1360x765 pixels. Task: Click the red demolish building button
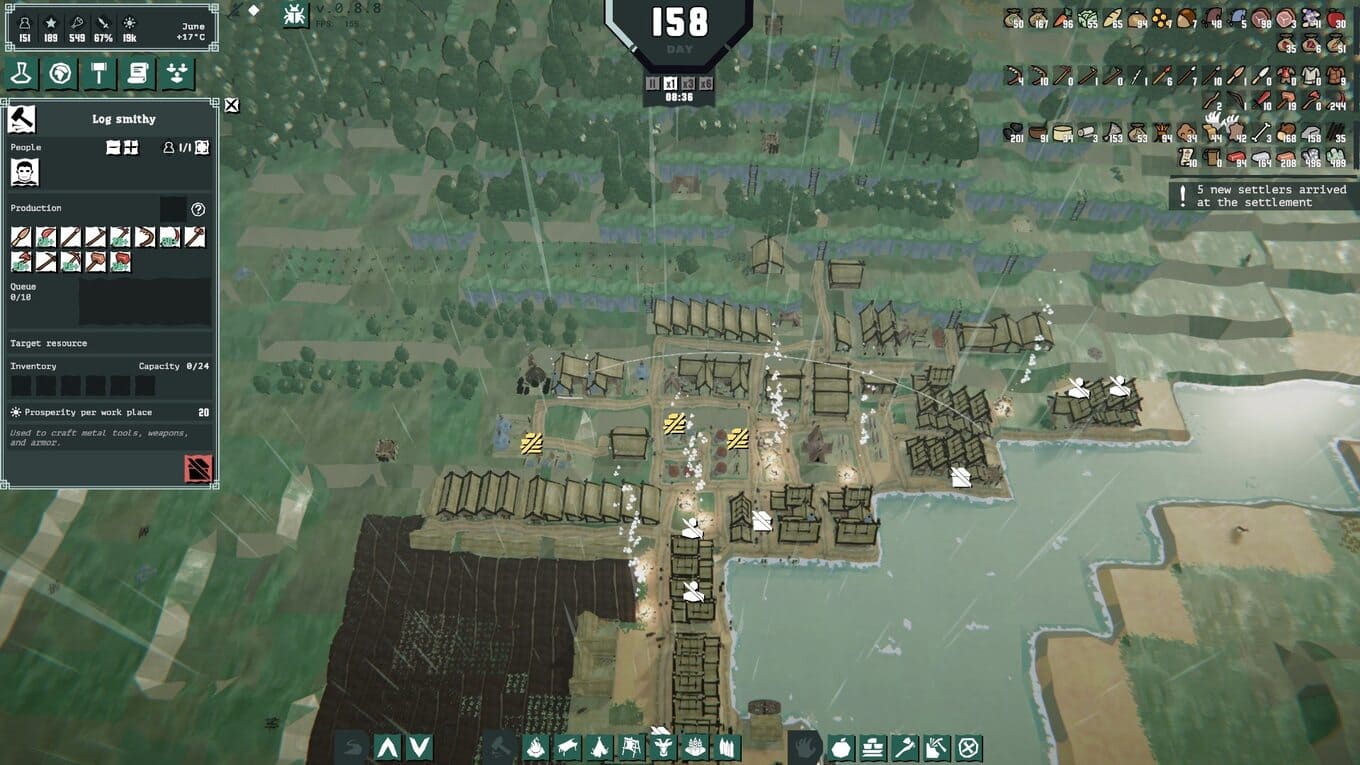click(198, 468)
